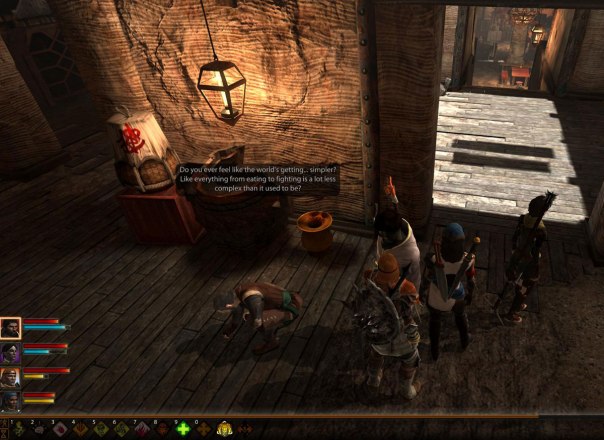This screenshot has height=440, width=604.
Task: Activate the green cross healing ability
Action: point(184,430)
